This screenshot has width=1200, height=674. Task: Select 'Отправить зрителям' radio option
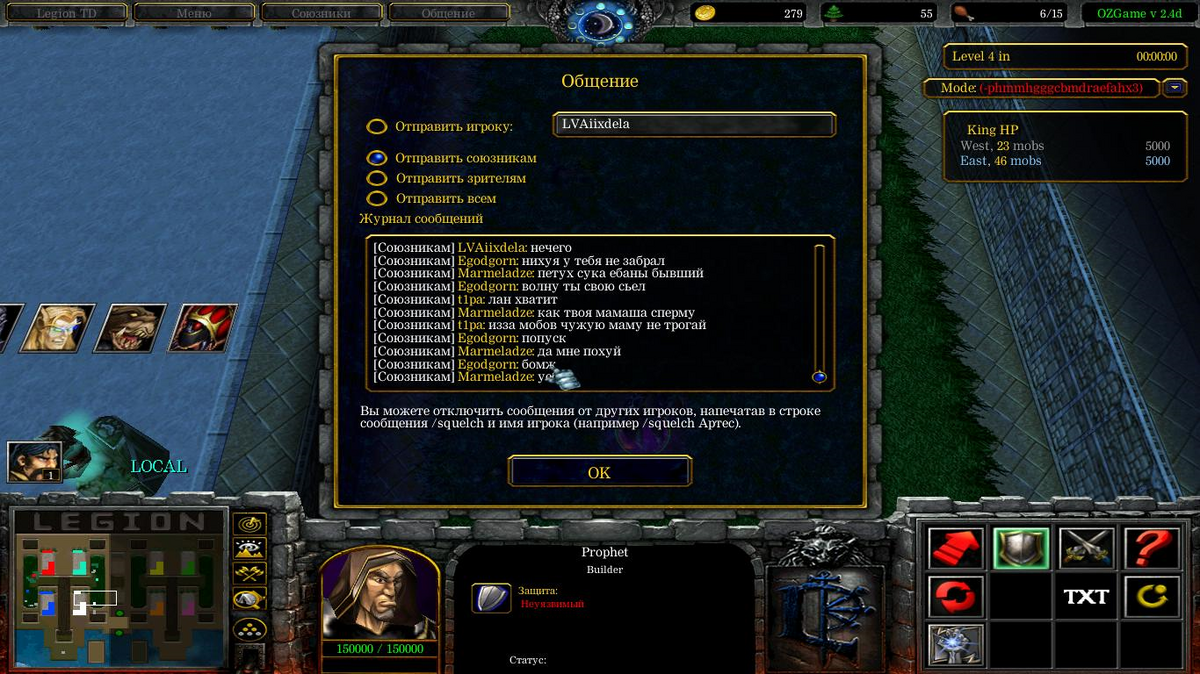click(377, 178)
